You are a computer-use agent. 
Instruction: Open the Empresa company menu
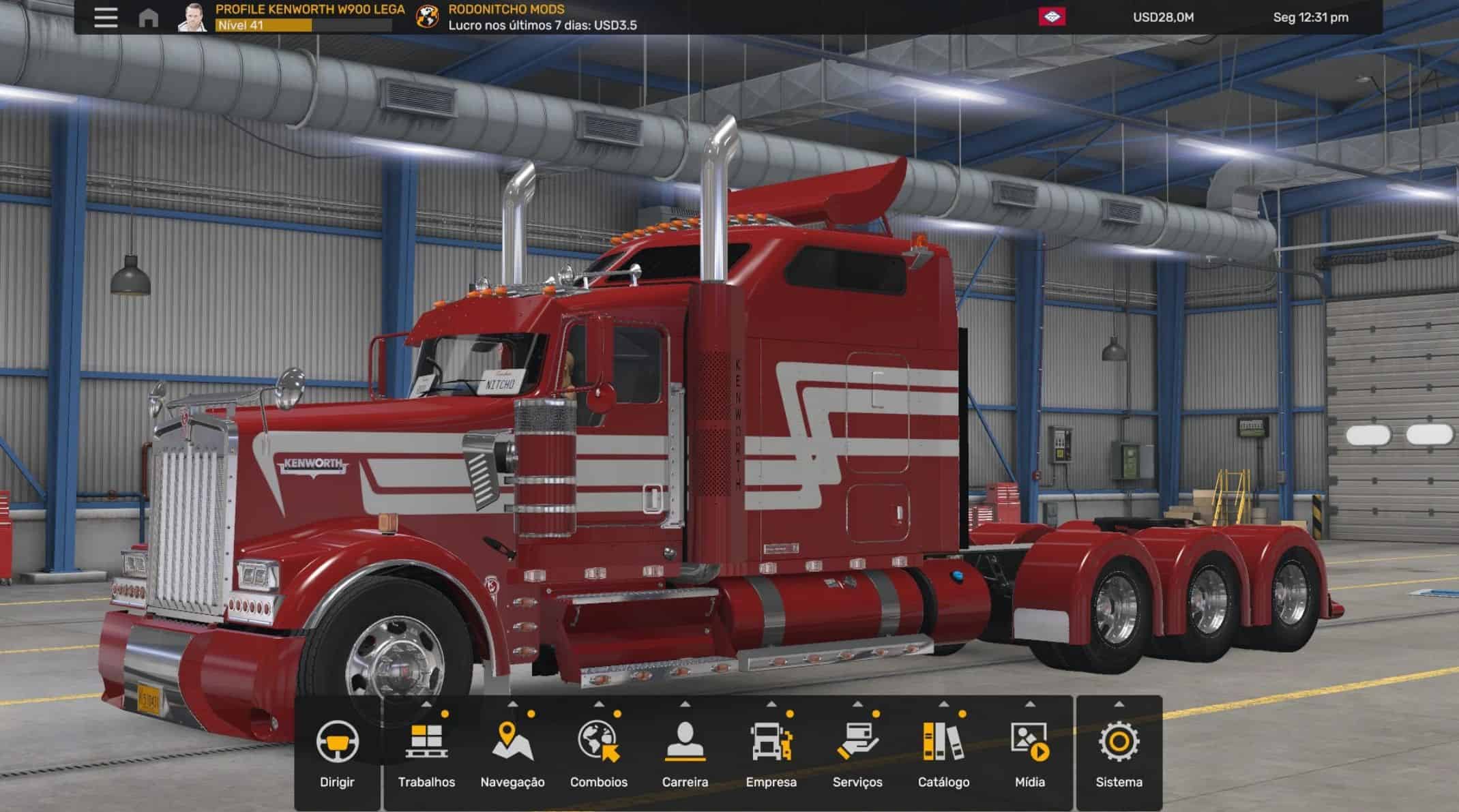(x=771, y=753)
